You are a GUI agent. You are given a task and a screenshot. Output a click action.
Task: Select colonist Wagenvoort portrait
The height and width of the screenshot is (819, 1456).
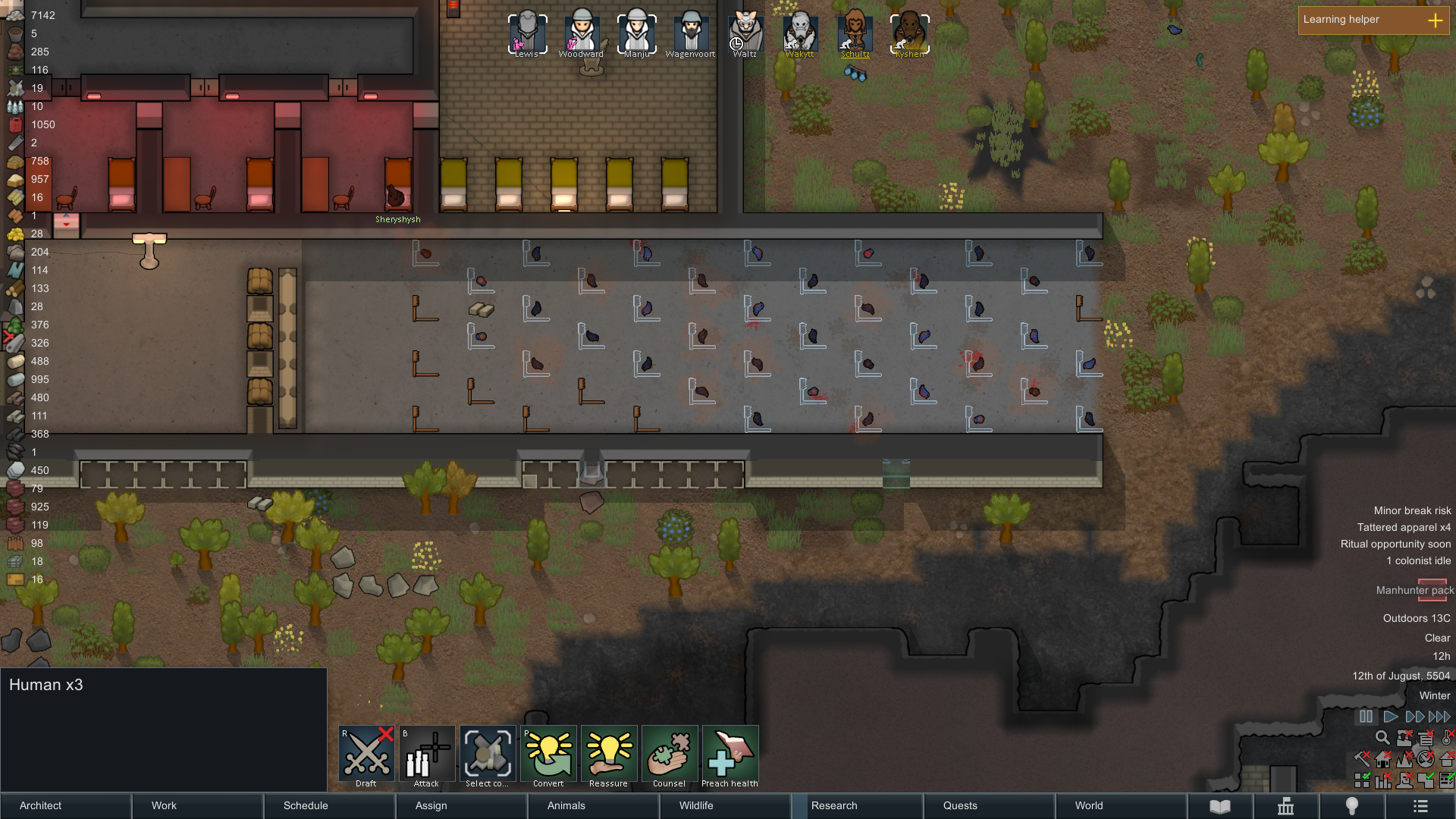(x=691, y=32)
